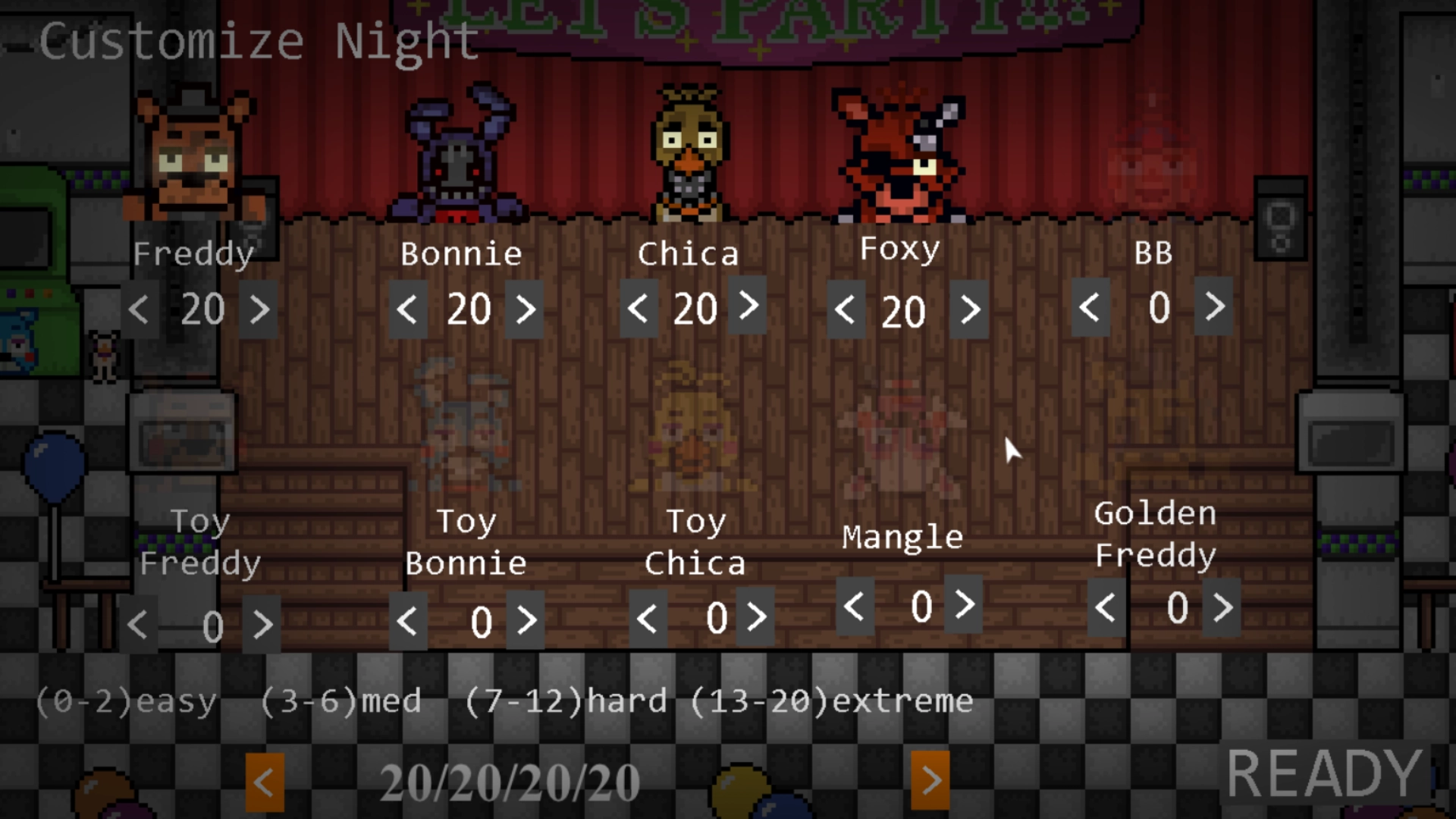Decrease Chica's AI level

click(638, 308)
